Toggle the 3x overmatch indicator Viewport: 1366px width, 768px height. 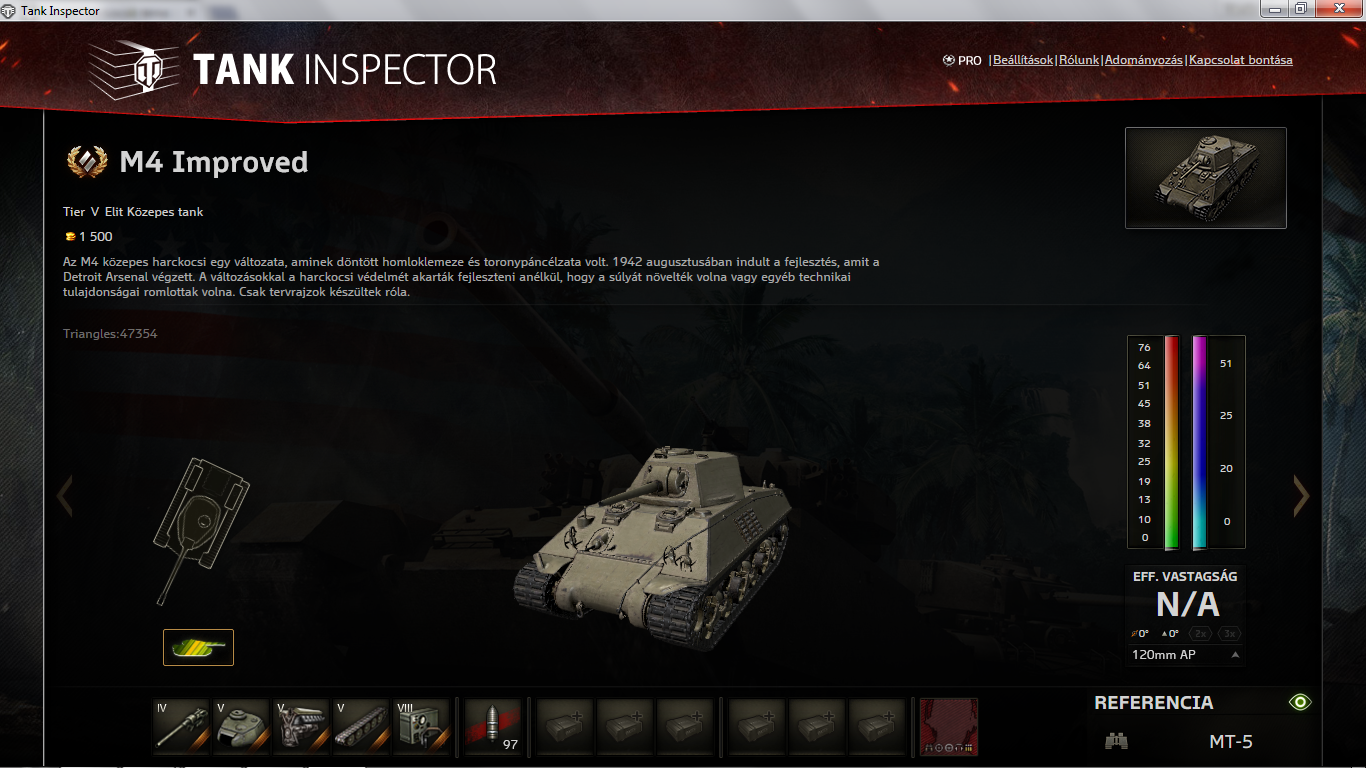coord(1230,634)
